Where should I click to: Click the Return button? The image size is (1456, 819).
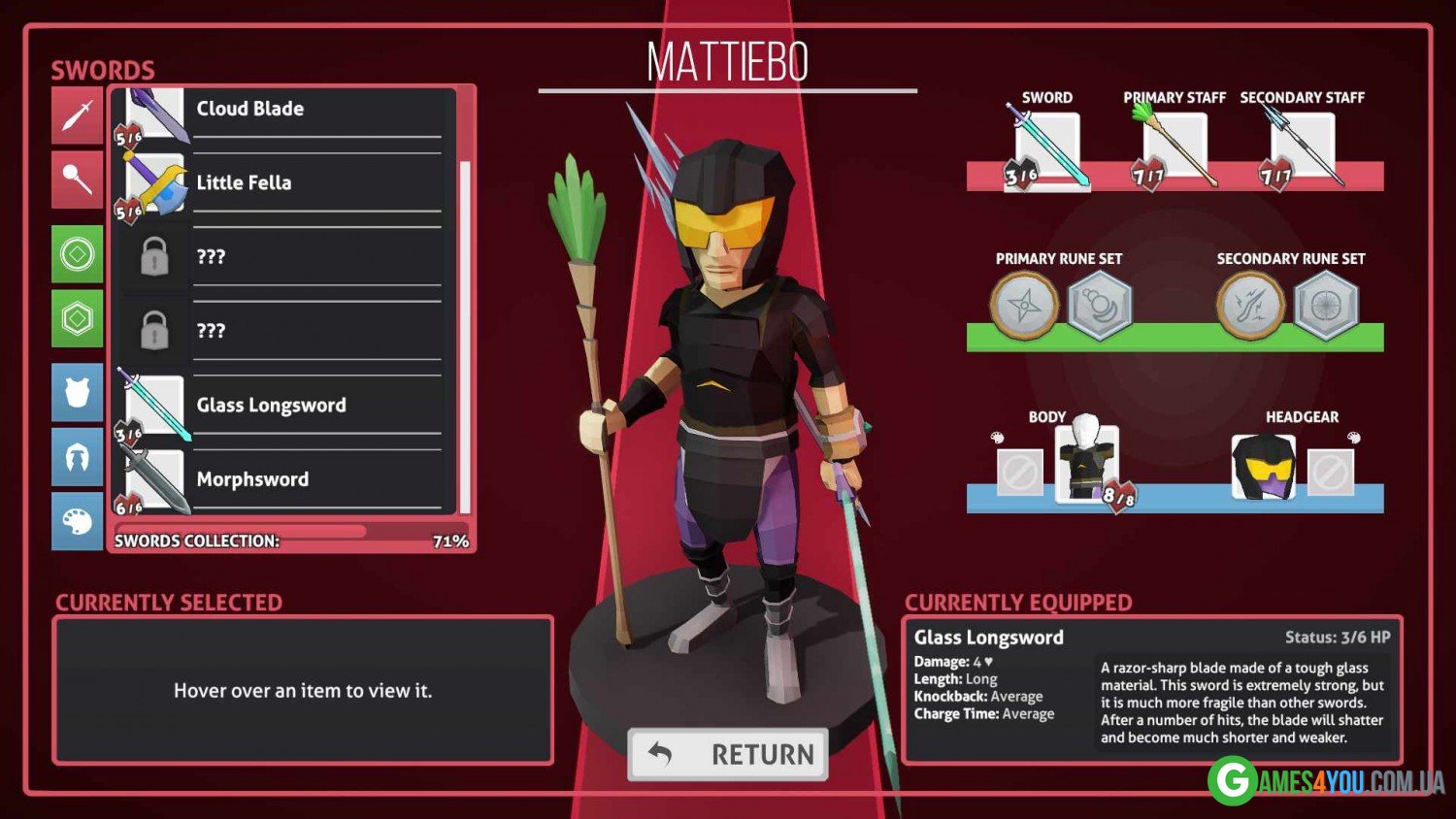(728, 754)
